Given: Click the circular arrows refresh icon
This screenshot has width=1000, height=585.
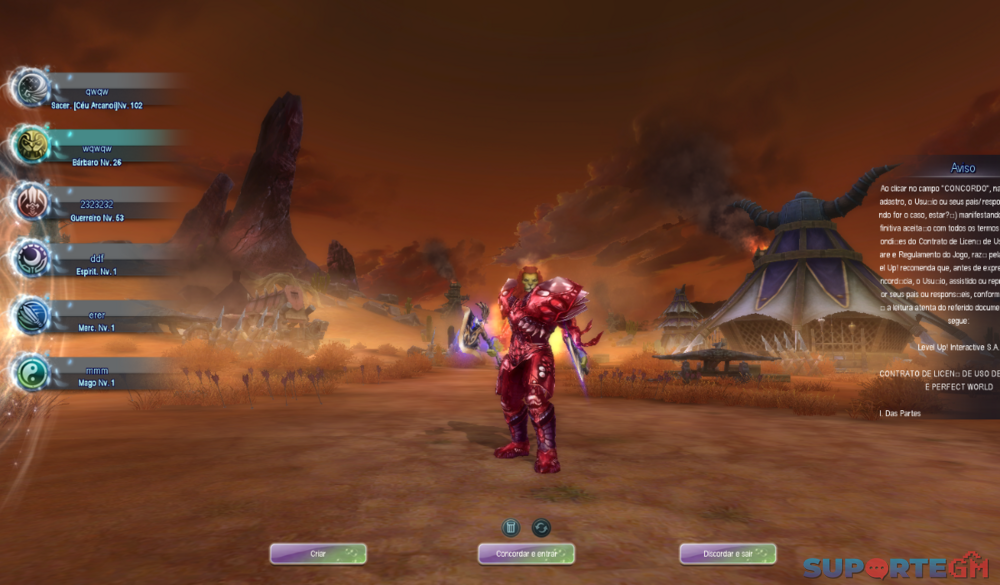Looking at the screenshot, I should pyautogui.click(x=541, y=527).
